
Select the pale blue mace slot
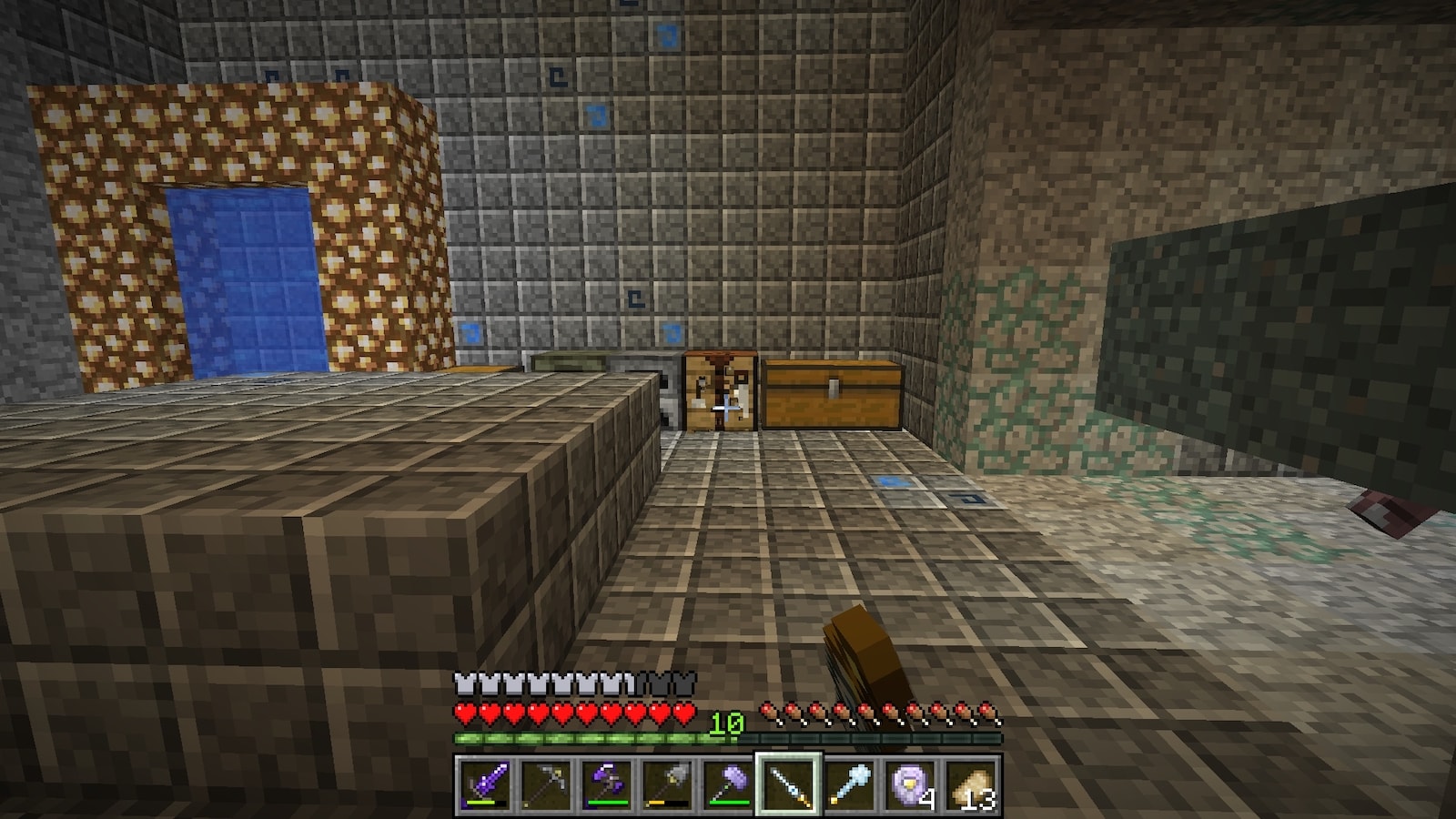coord(849,784)
